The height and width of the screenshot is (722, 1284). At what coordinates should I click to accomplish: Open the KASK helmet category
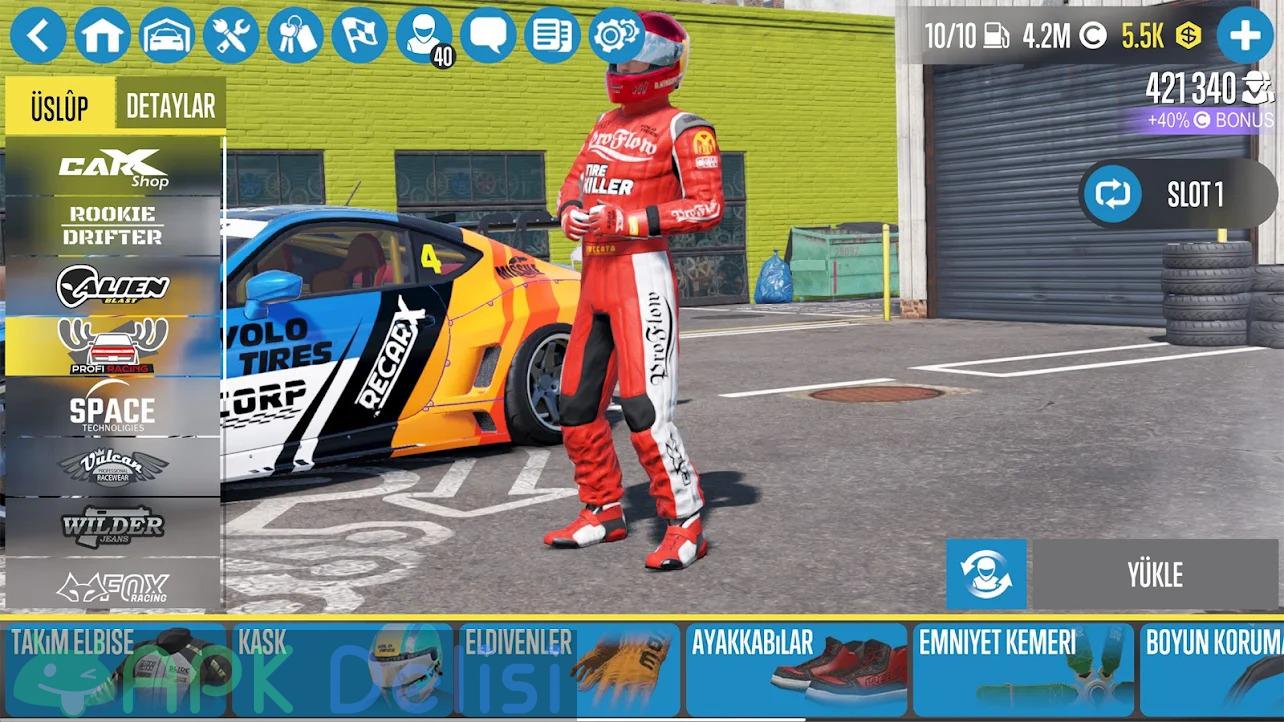click(342, 669)
